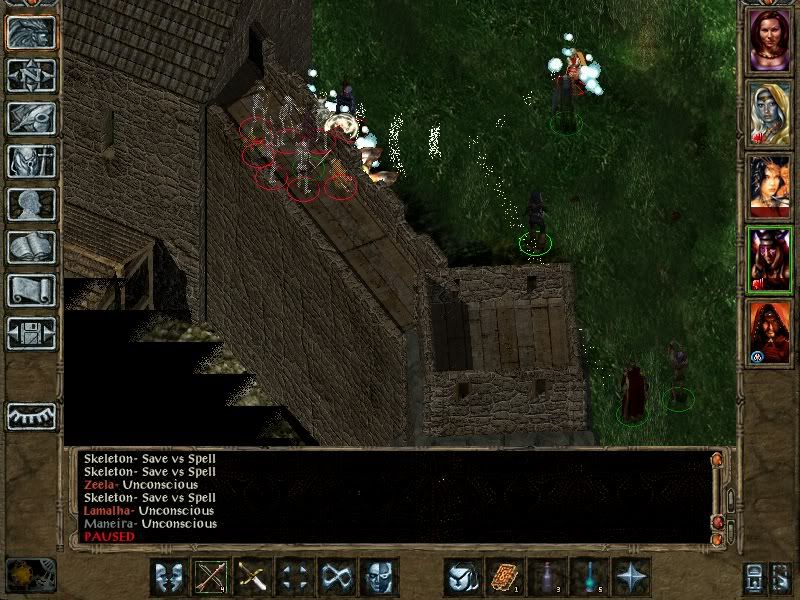Rest the party using the closed-eye button
The image size is (800, 600).
point(31,416)
